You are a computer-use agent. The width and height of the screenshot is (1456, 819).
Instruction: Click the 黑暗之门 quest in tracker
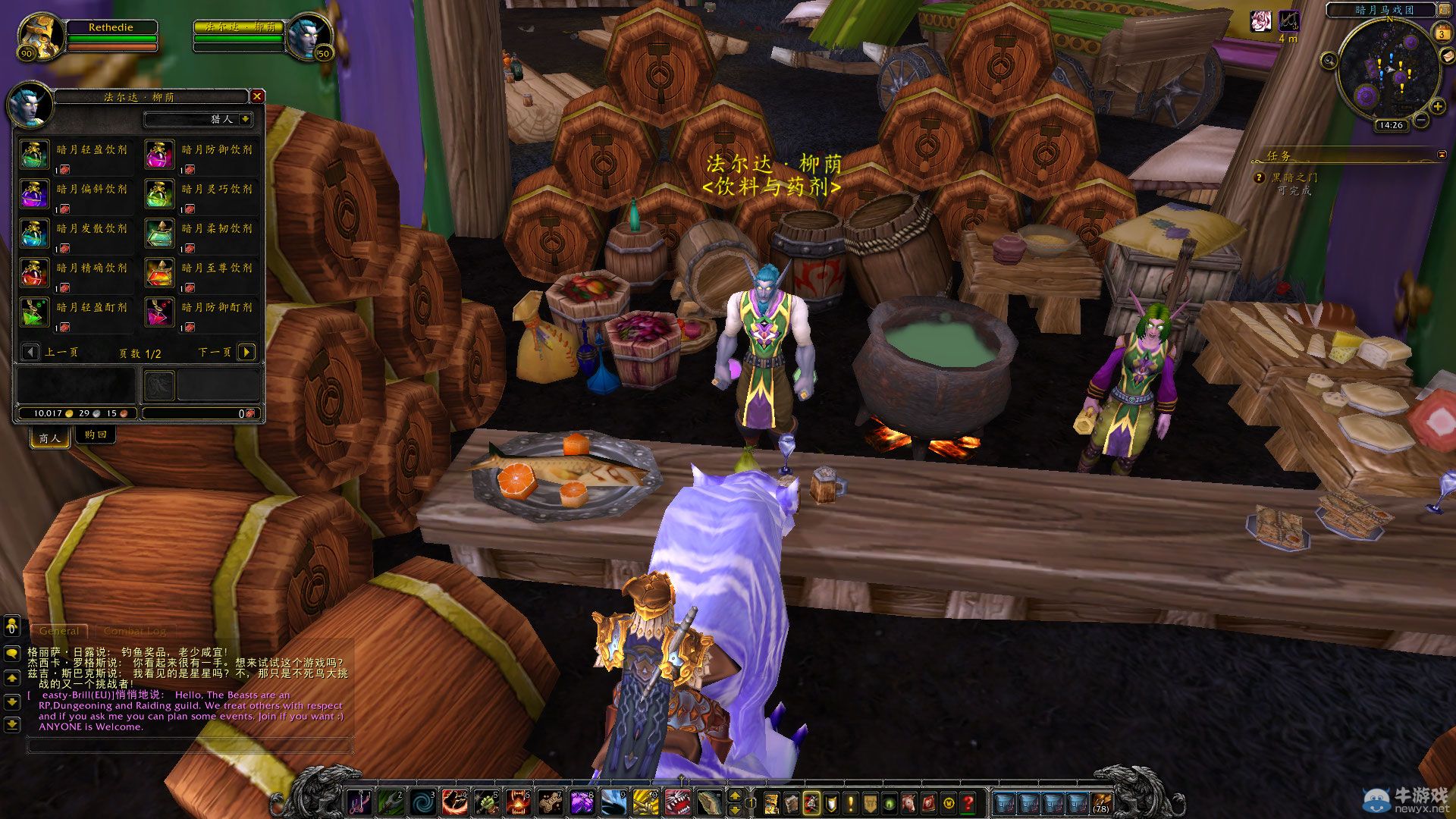(x=1294, y=177)
